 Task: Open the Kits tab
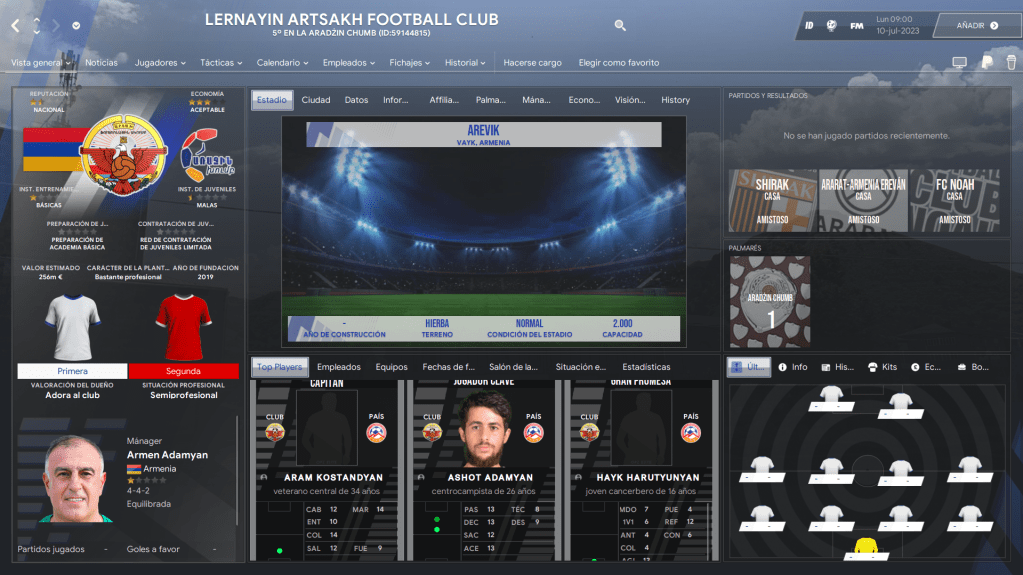click(883, 367)
